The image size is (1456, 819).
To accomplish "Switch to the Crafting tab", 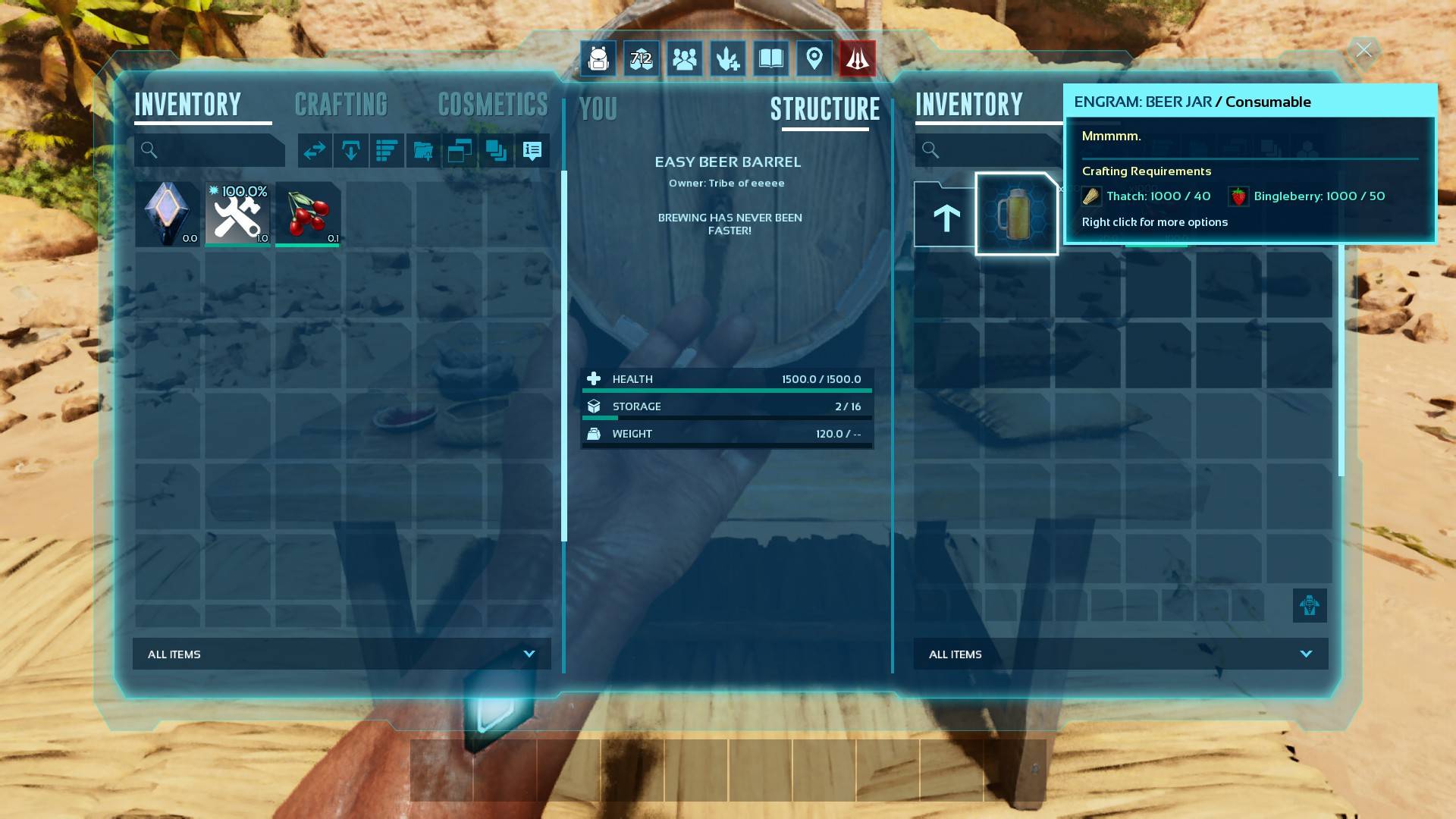I will (340, 105).
